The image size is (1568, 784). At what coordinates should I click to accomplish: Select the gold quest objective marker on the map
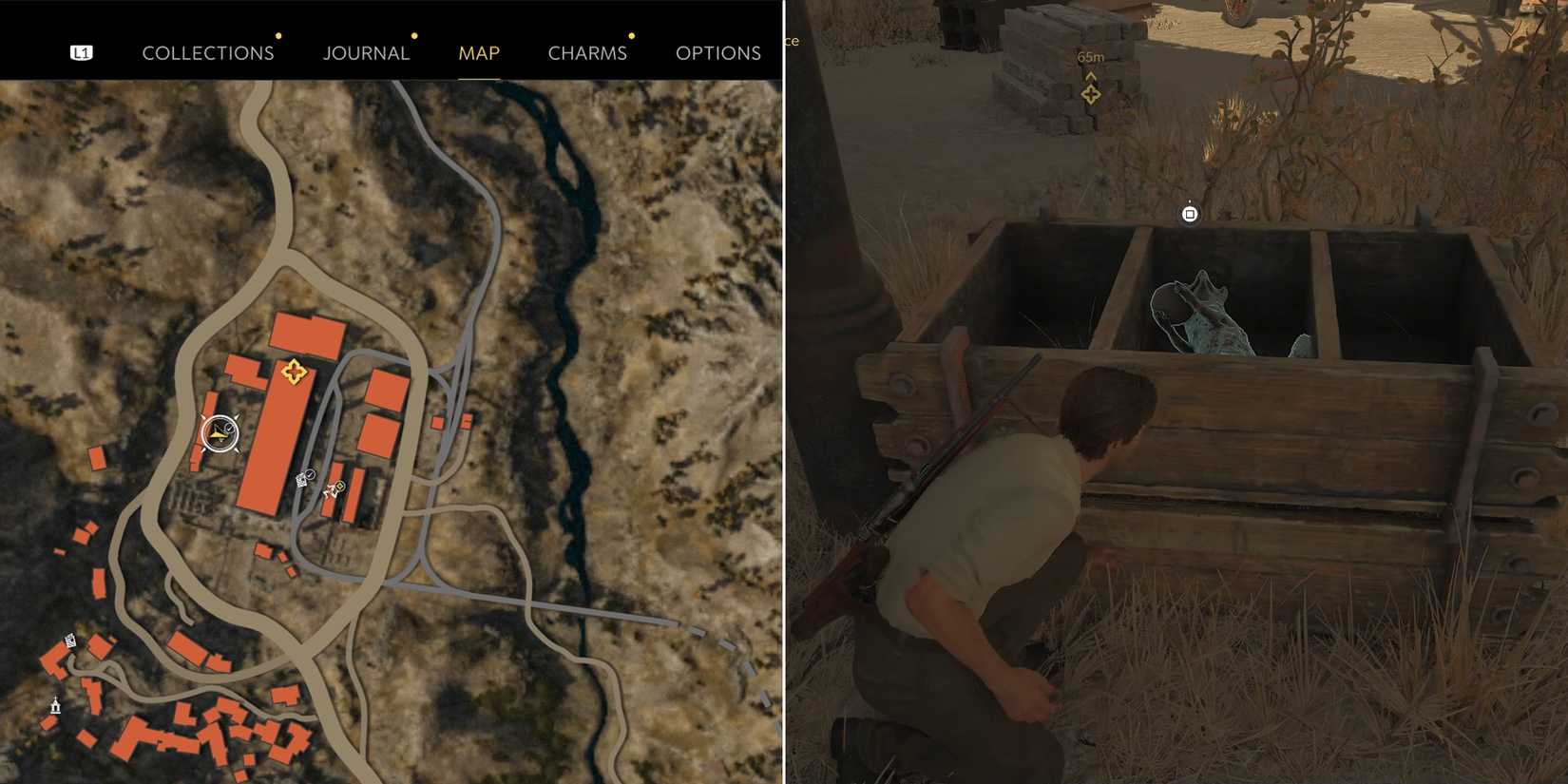tap(295, 373)
